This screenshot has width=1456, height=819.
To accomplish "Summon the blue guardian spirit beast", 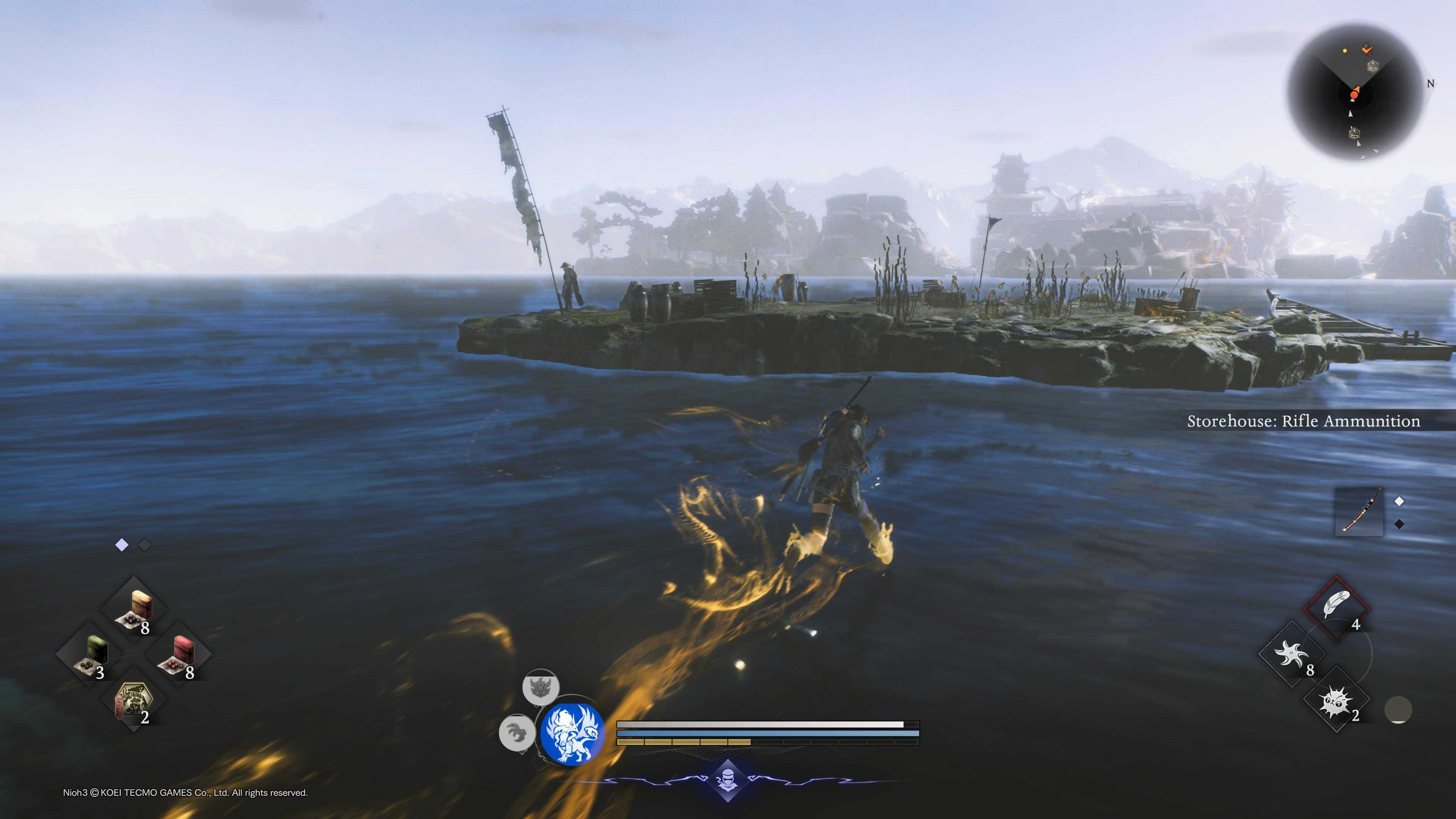I will point(572,734).
